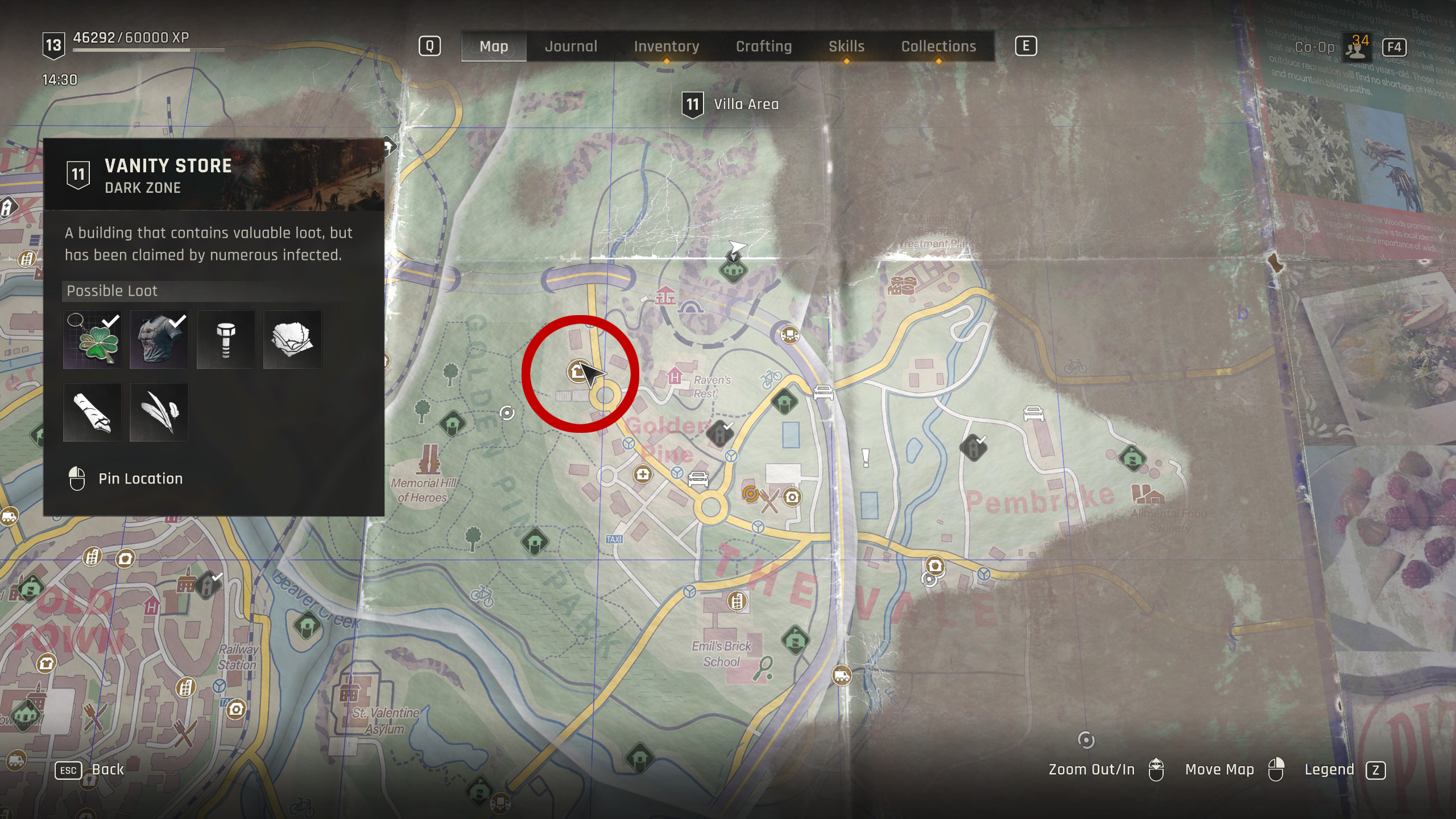Select the t-shirt outfit loot icon
Image resolution: width=1456 pixels, height=819 pixels.
[x=159, y=340]
